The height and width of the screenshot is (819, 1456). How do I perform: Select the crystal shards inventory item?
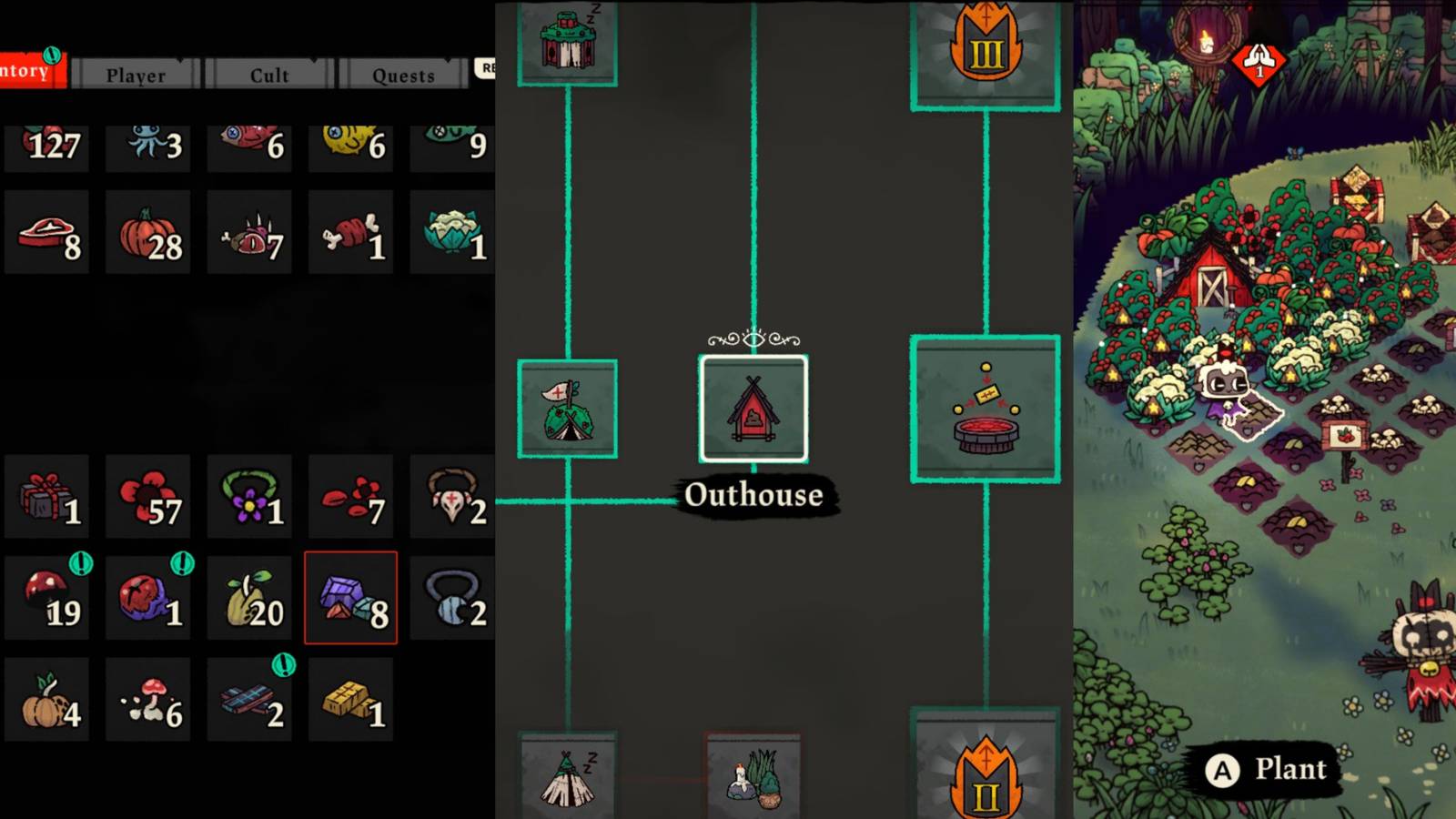(350, 596)
